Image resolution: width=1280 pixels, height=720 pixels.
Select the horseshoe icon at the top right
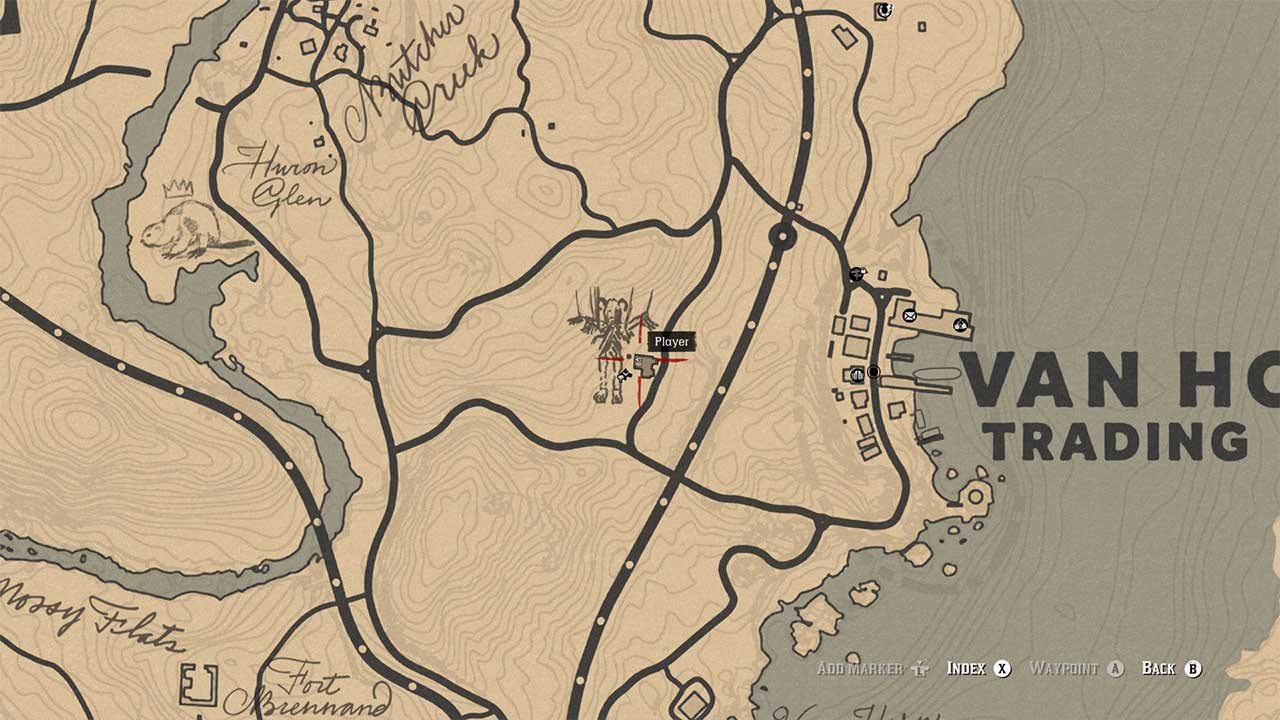pyautogui.click(x=884, y=11)
